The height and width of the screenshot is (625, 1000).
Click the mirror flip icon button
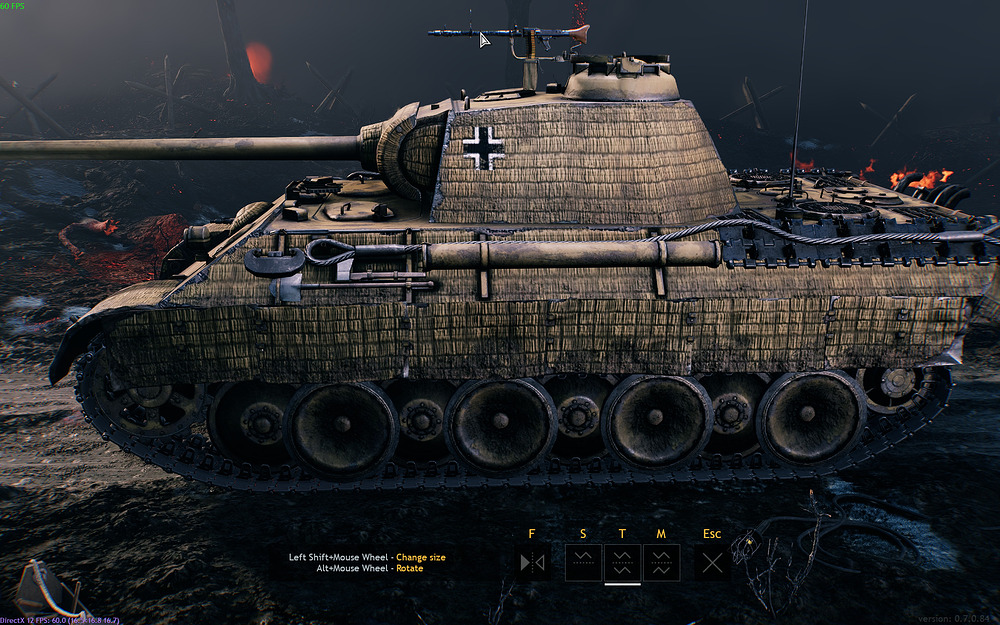point(532,563)
